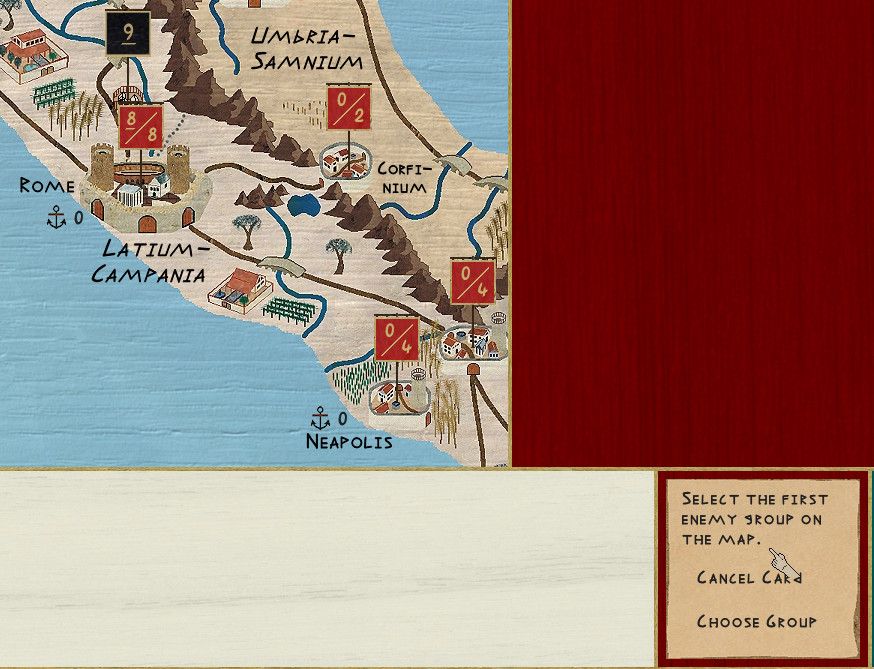
Task: Confirm with the Choose Group button
Action: (x=756, y=622)
